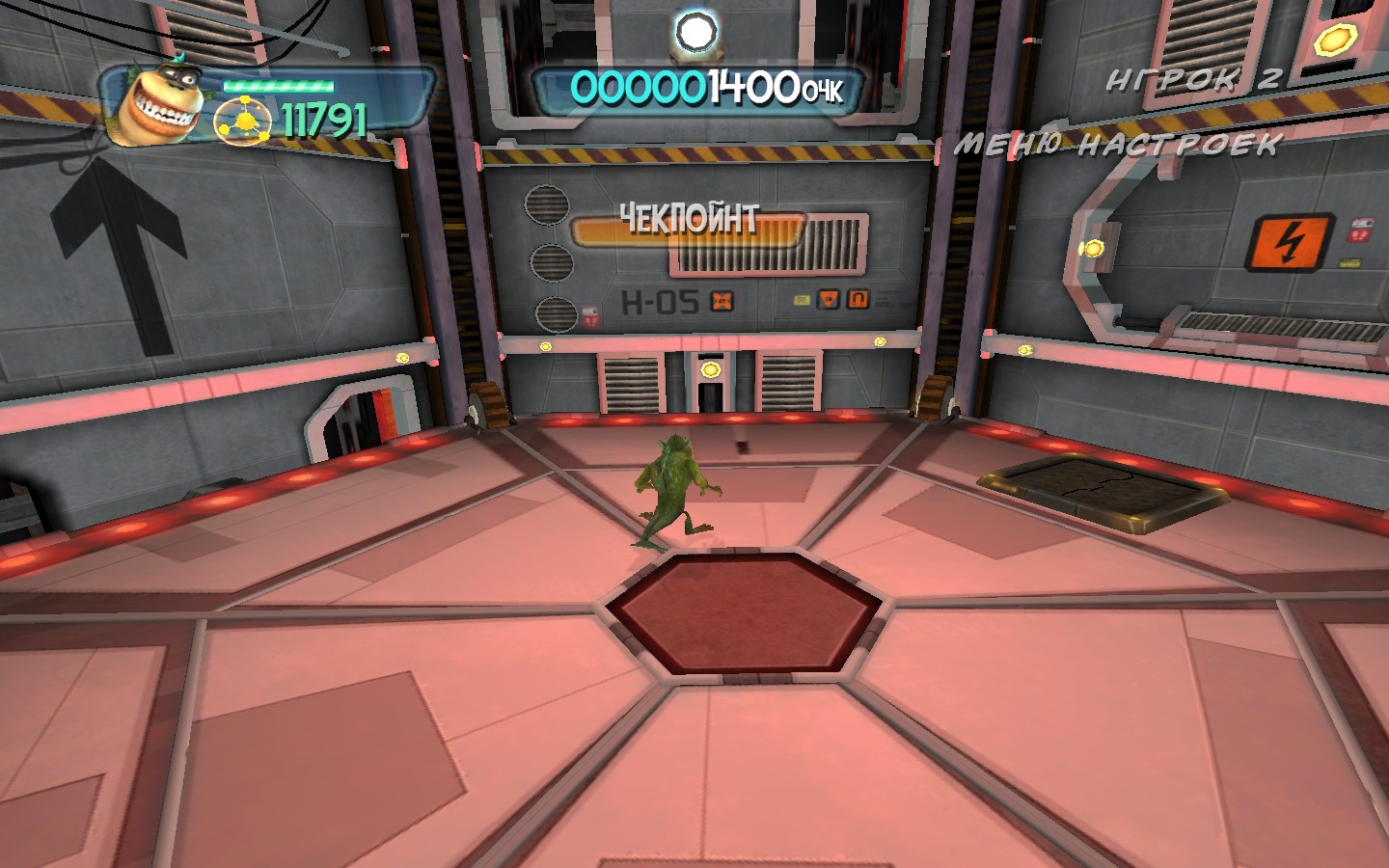Open the «Меню настроек» settings menu
Screen dimensions: 1389x868
click(1117, 145)
